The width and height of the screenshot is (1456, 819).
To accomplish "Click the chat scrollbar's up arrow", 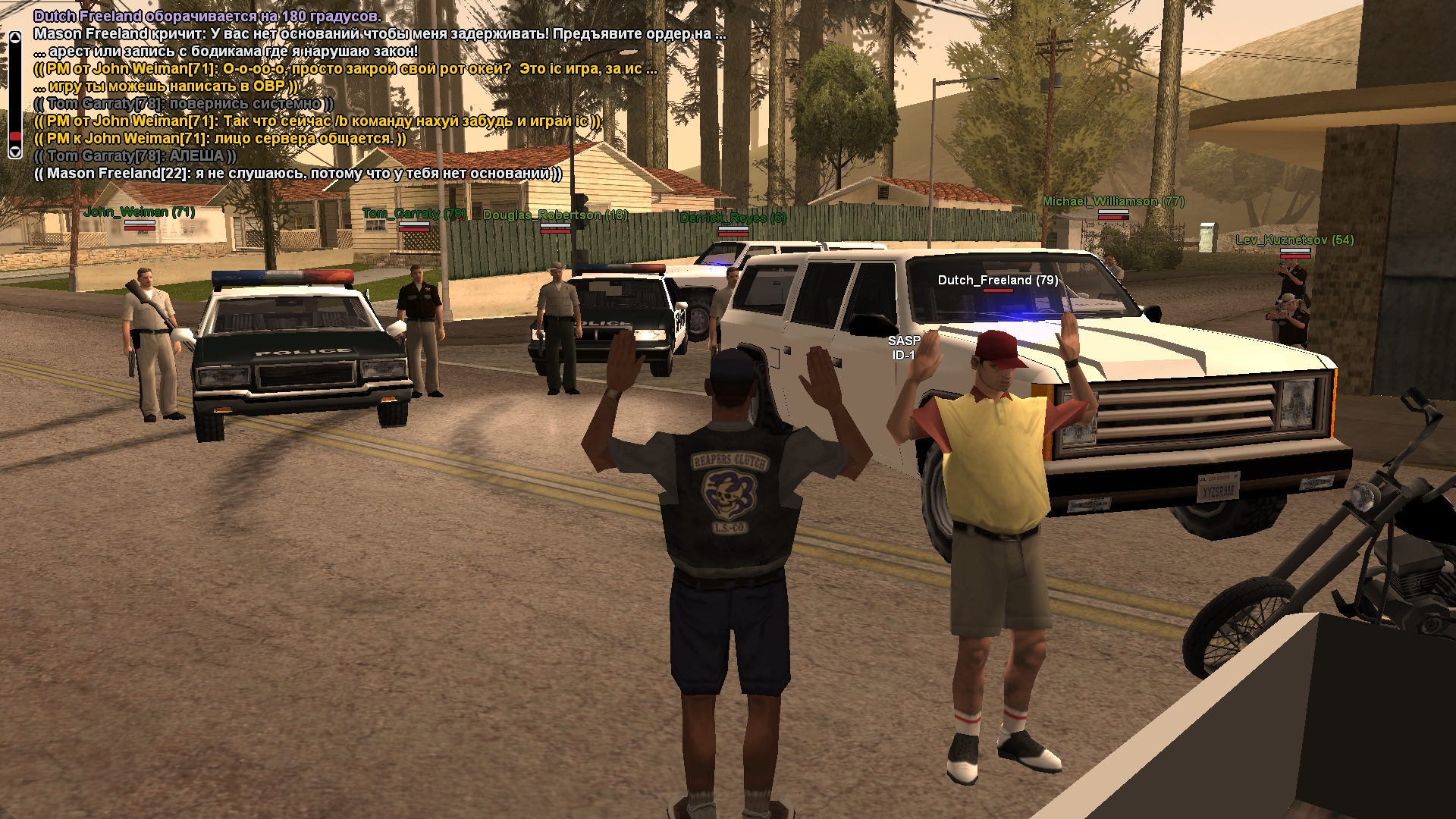I will [14, 37].
